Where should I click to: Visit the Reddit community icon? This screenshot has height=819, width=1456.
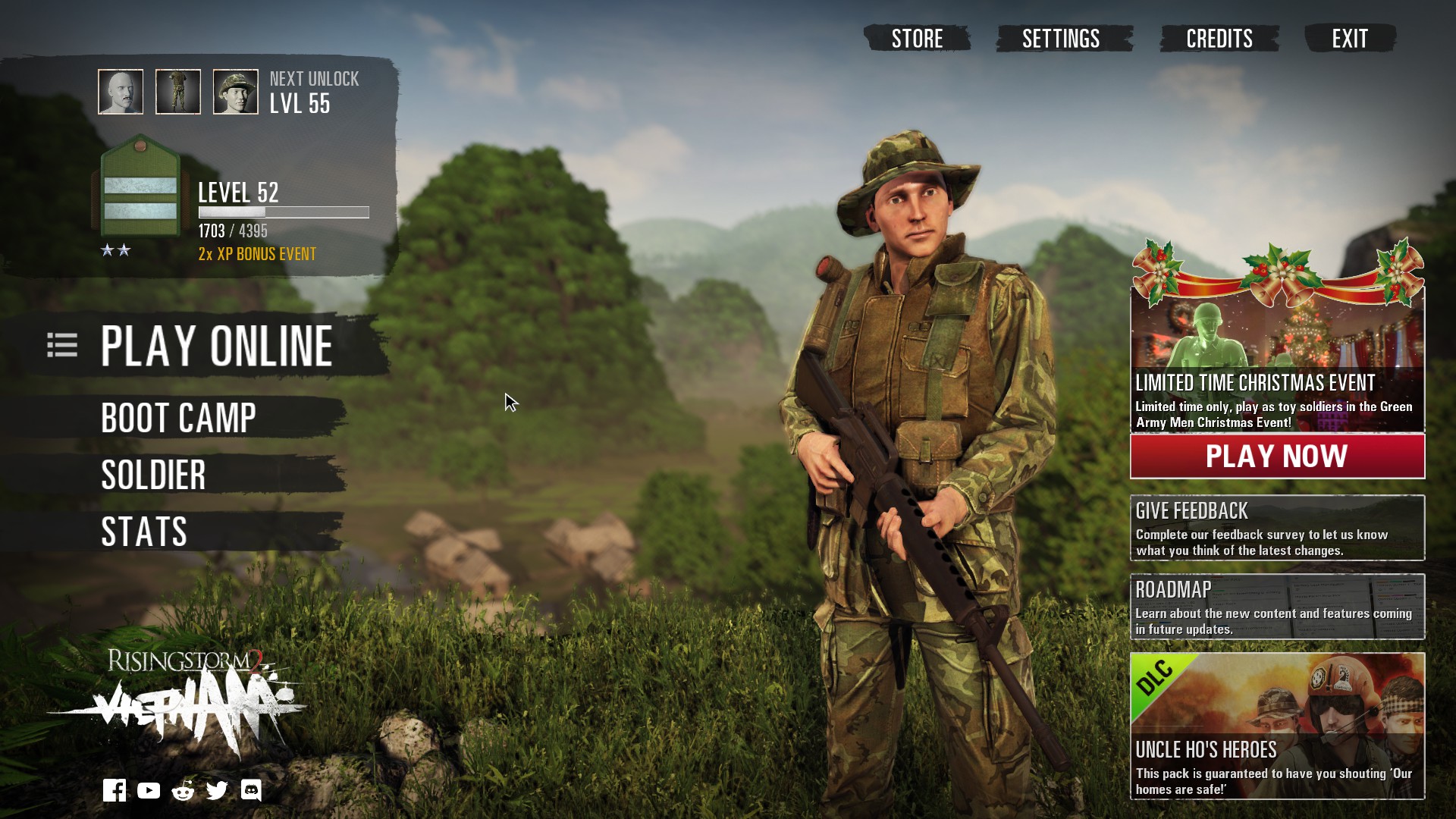pyautogui.click(x=183, y=791)
